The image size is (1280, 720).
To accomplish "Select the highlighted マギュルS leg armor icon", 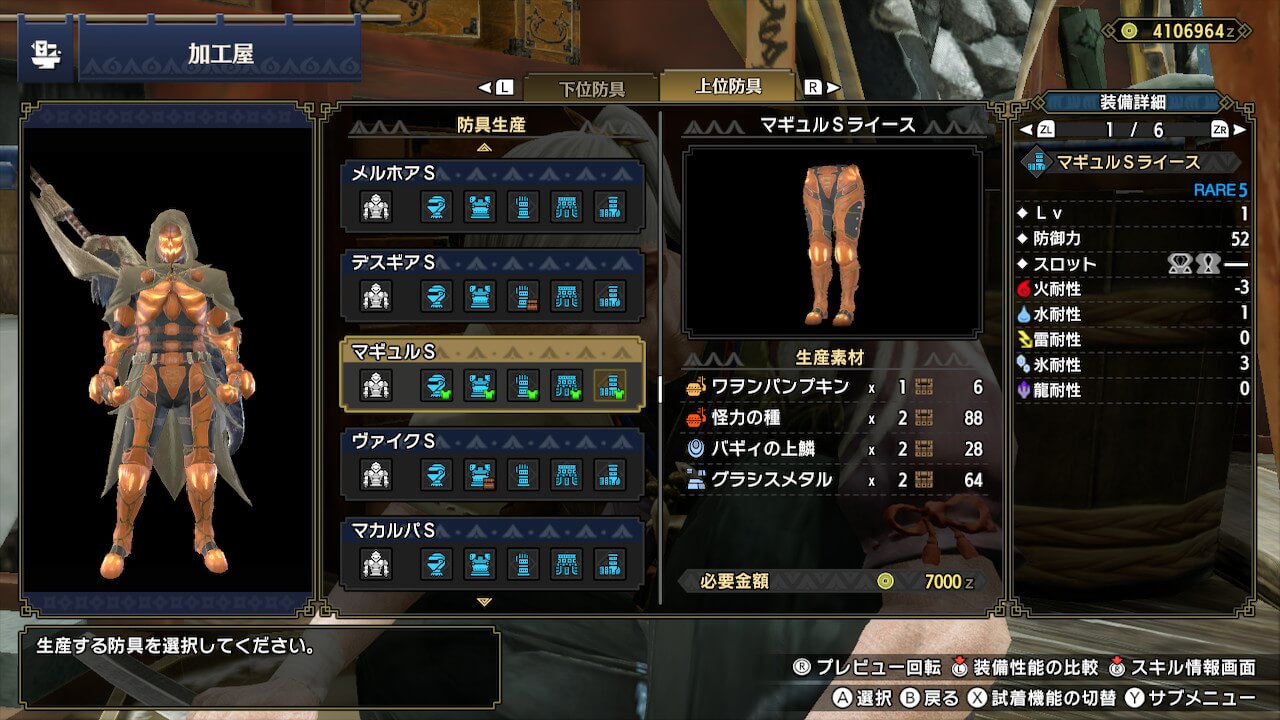I will pyautogui.click(x=610, y=386).
